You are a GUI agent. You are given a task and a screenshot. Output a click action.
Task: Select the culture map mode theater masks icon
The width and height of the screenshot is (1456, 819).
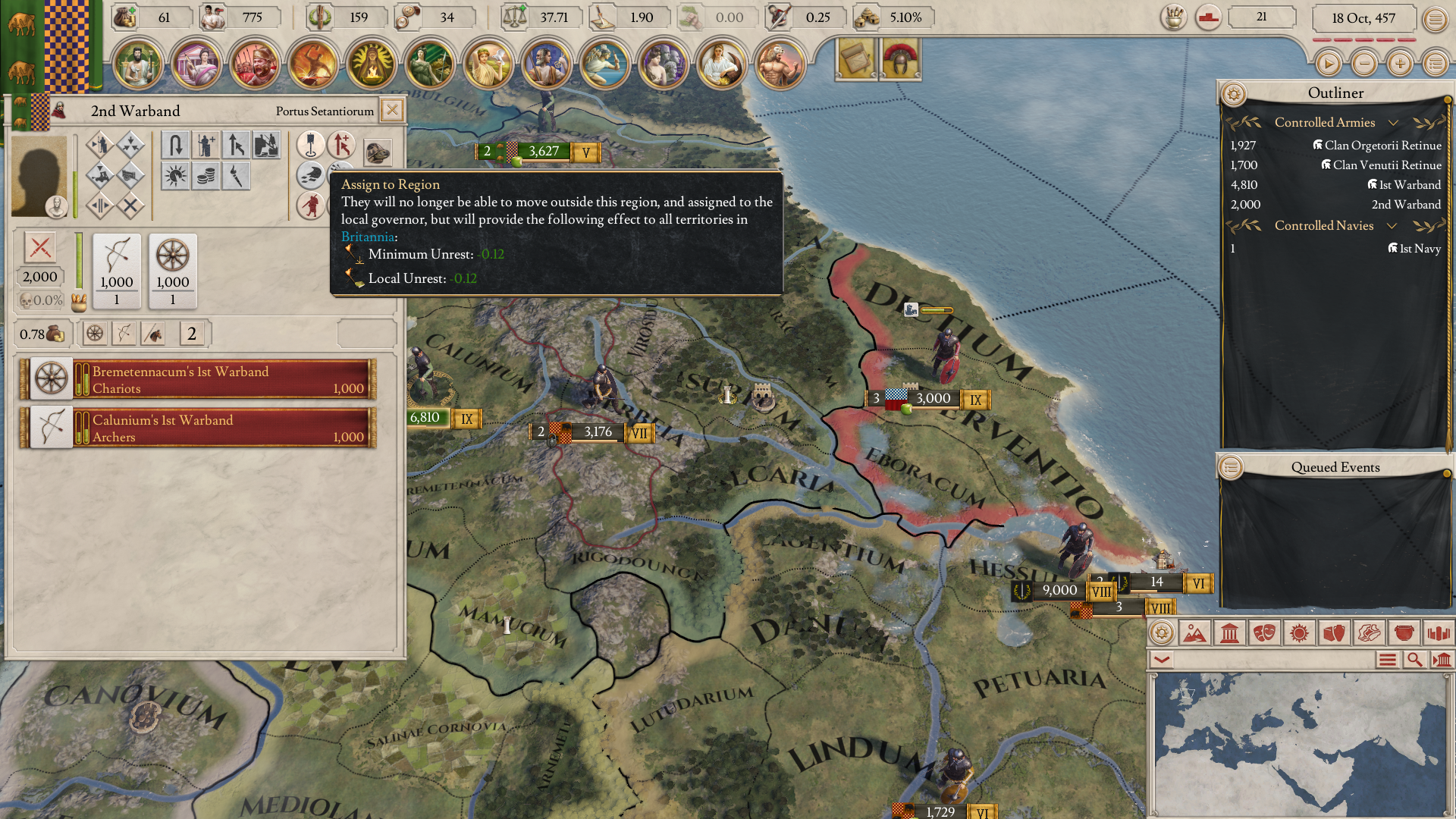pos(1263,632)
